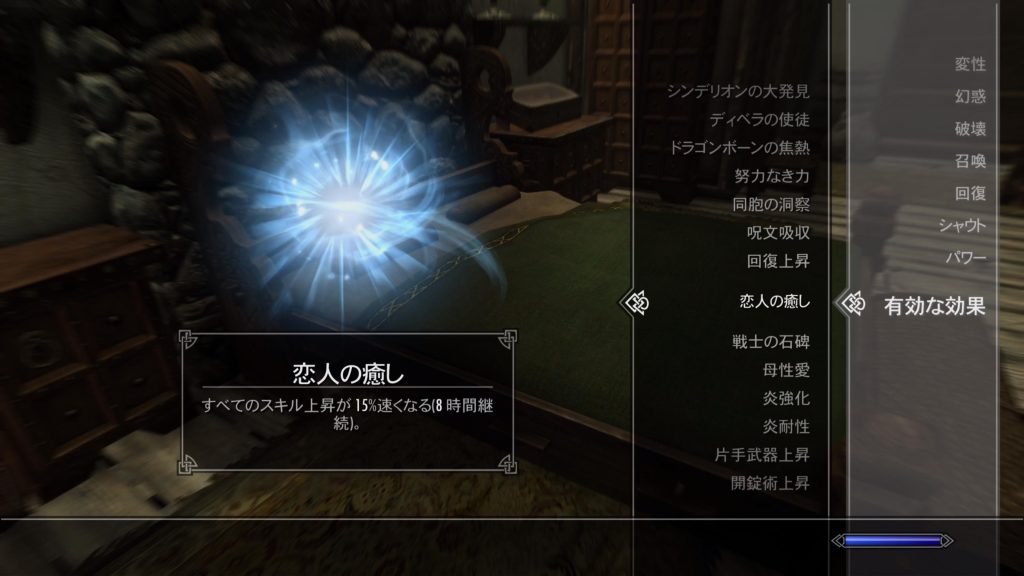1024x576 pixels.
Task: Select 回復上昇 effect entry
Action: [778, 261]
